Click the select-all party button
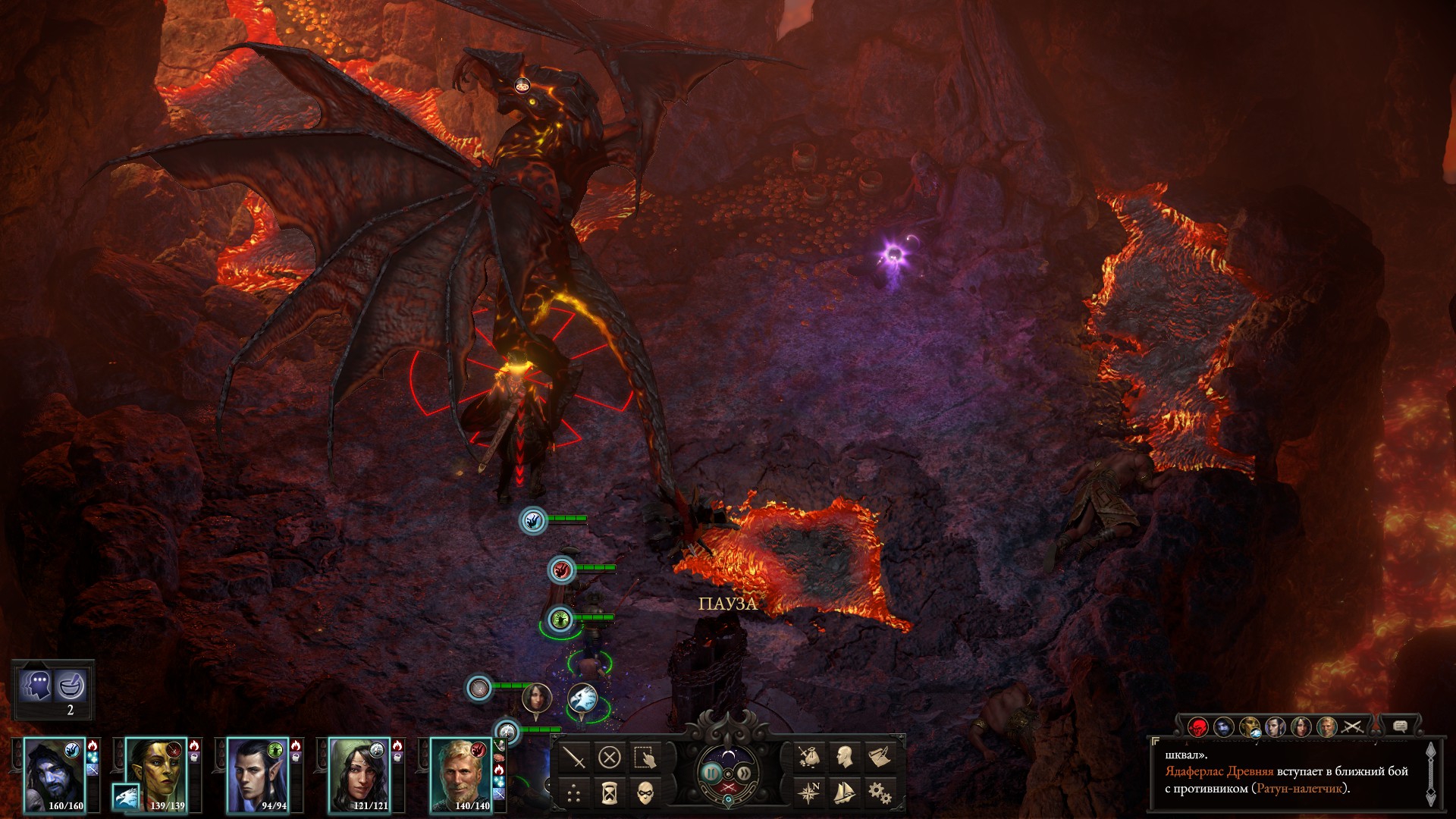Image resolution: width=1456 pixels, height=819 pixels. point(644,757)
